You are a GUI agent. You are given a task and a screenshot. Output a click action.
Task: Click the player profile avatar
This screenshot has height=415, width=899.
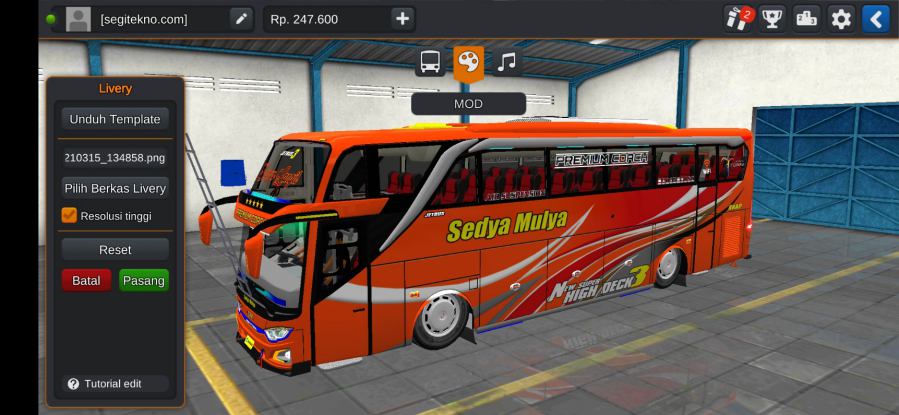click(78, 19)
